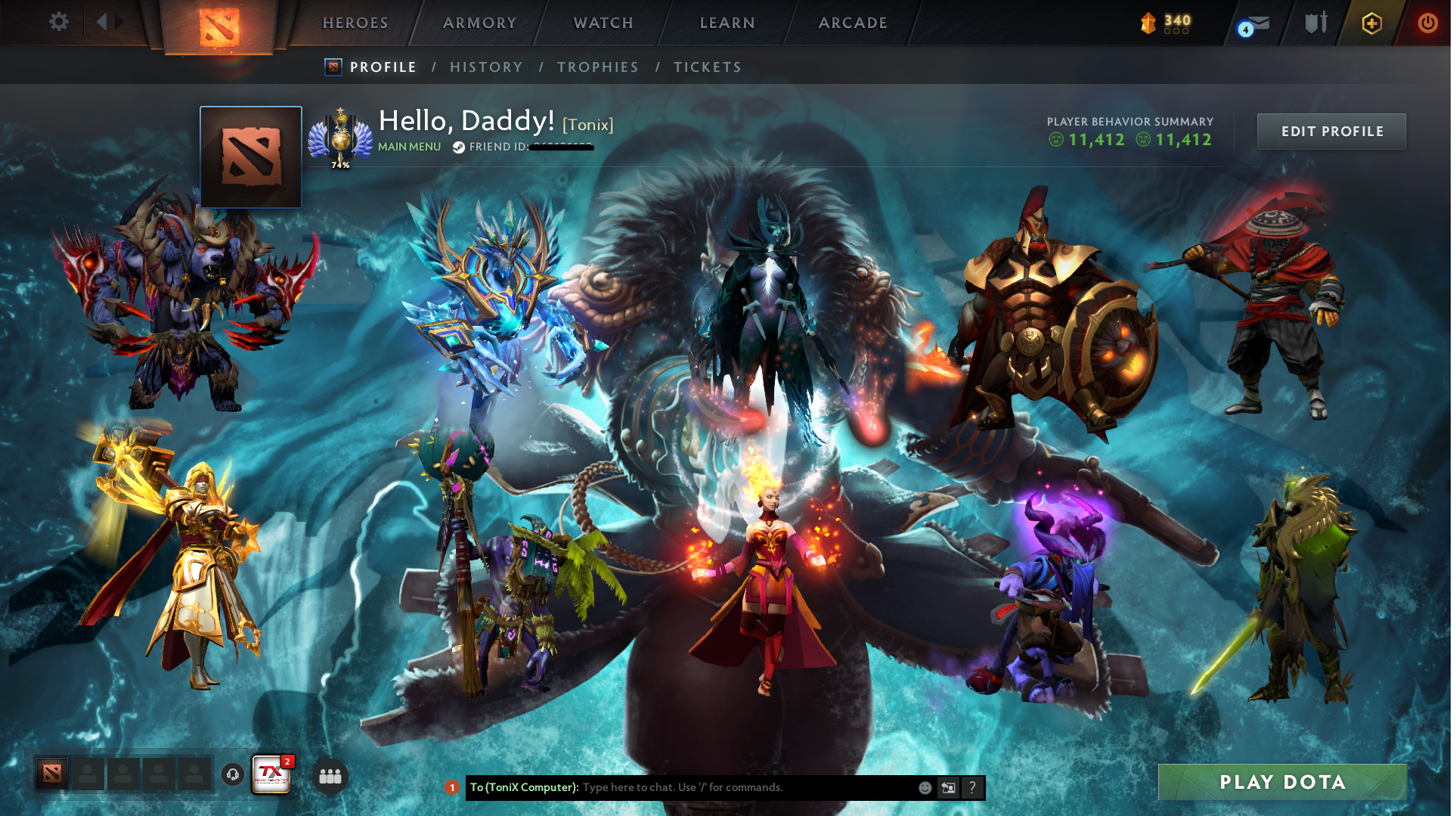Open the emoticon picker in the chat bar

pyautogui.click(x=924, y=787)
